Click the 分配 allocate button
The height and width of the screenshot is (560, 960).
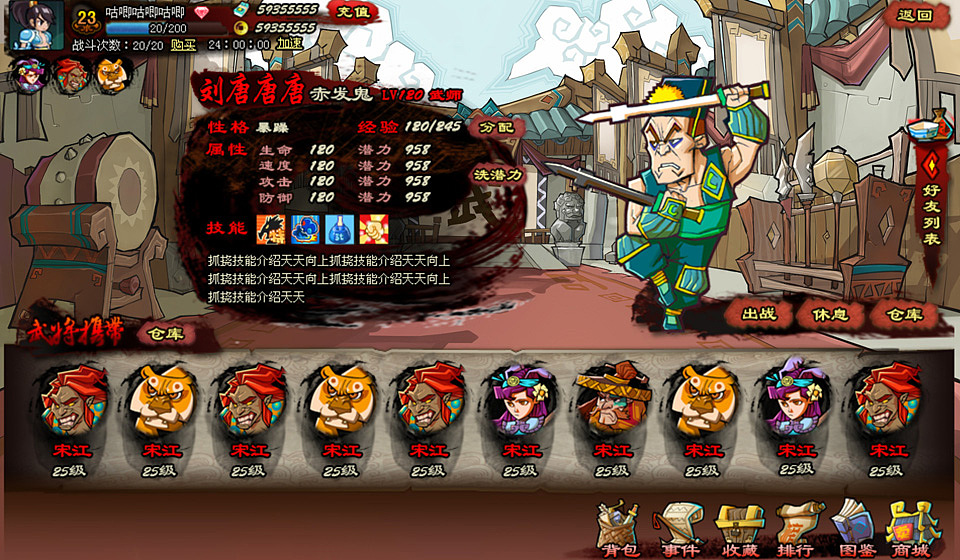pos(496,128)
